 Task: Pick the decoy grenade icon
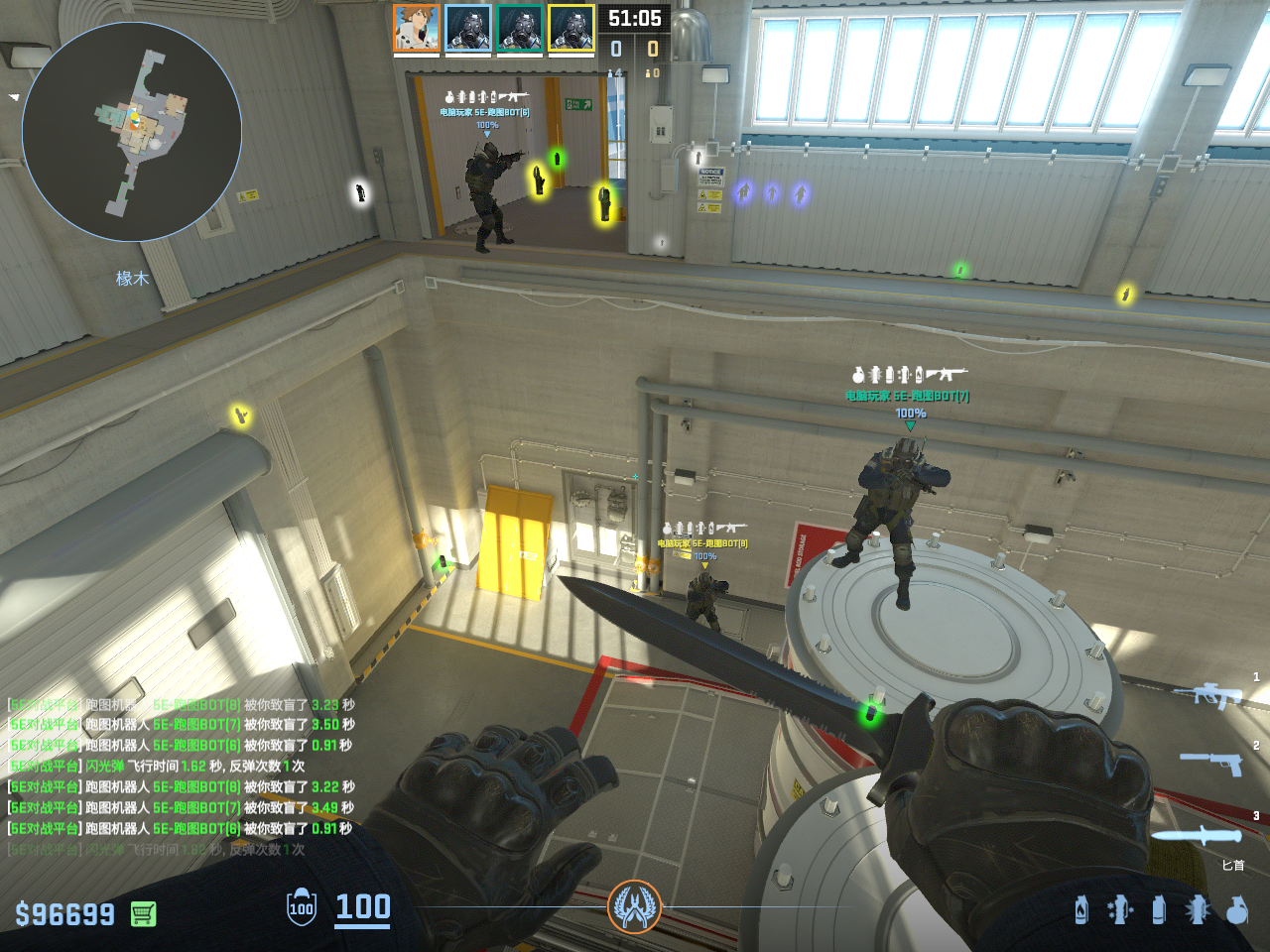pyautogui.click(x=1120, y=909)
